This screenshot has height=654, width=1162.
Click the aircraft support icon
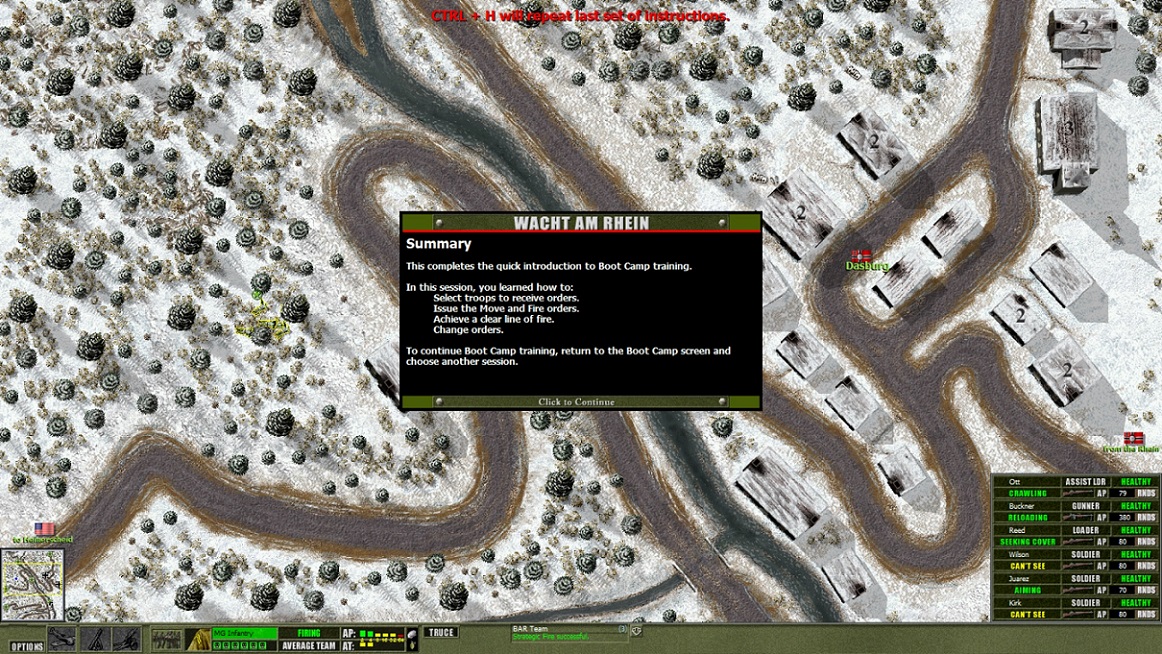click(62, 639)
